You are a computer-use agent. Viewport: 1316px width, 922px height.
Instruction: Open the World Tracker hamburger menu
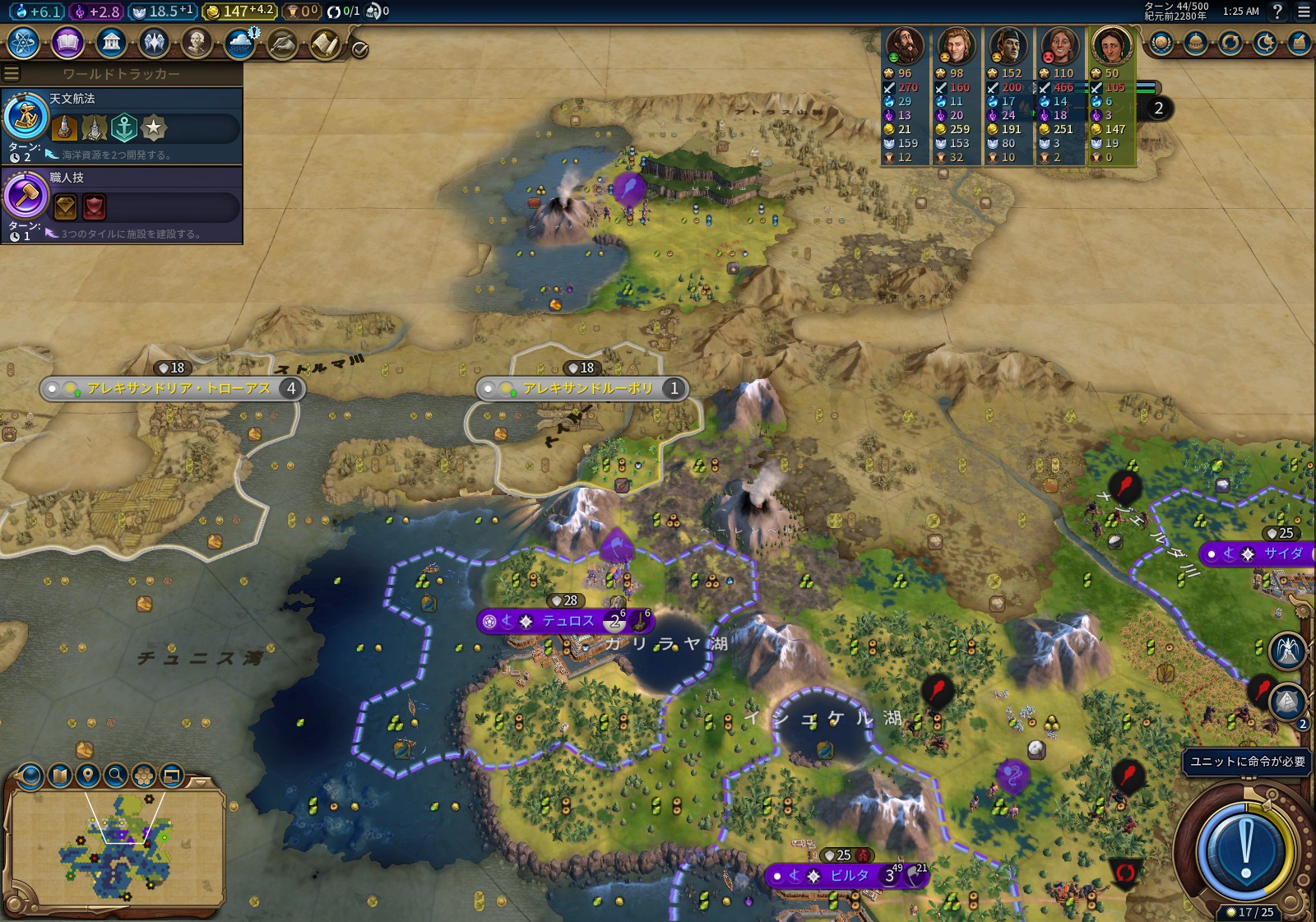(12, 74)
